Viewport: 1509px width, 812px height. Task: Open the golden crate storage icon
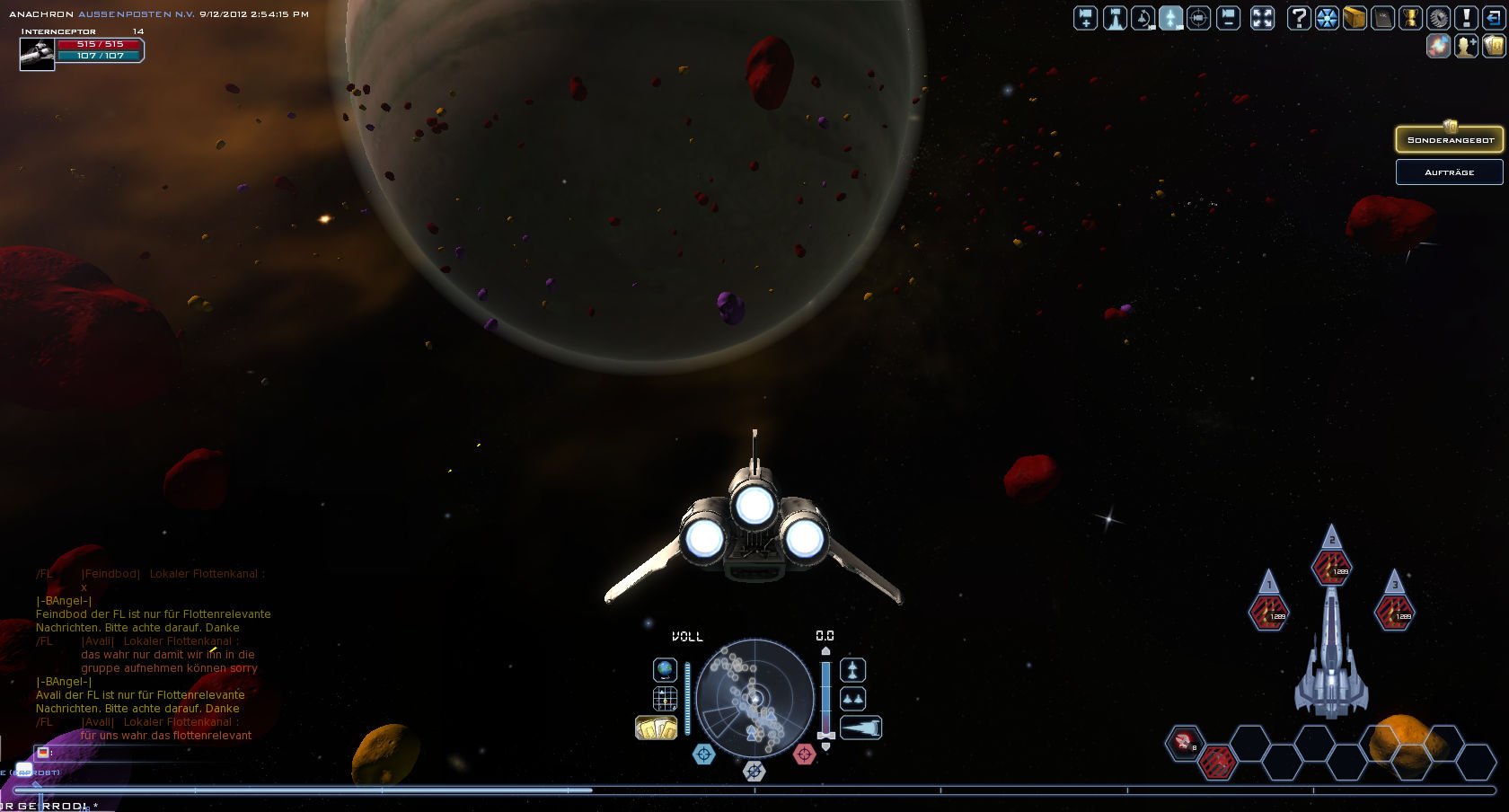point(1355,18)
